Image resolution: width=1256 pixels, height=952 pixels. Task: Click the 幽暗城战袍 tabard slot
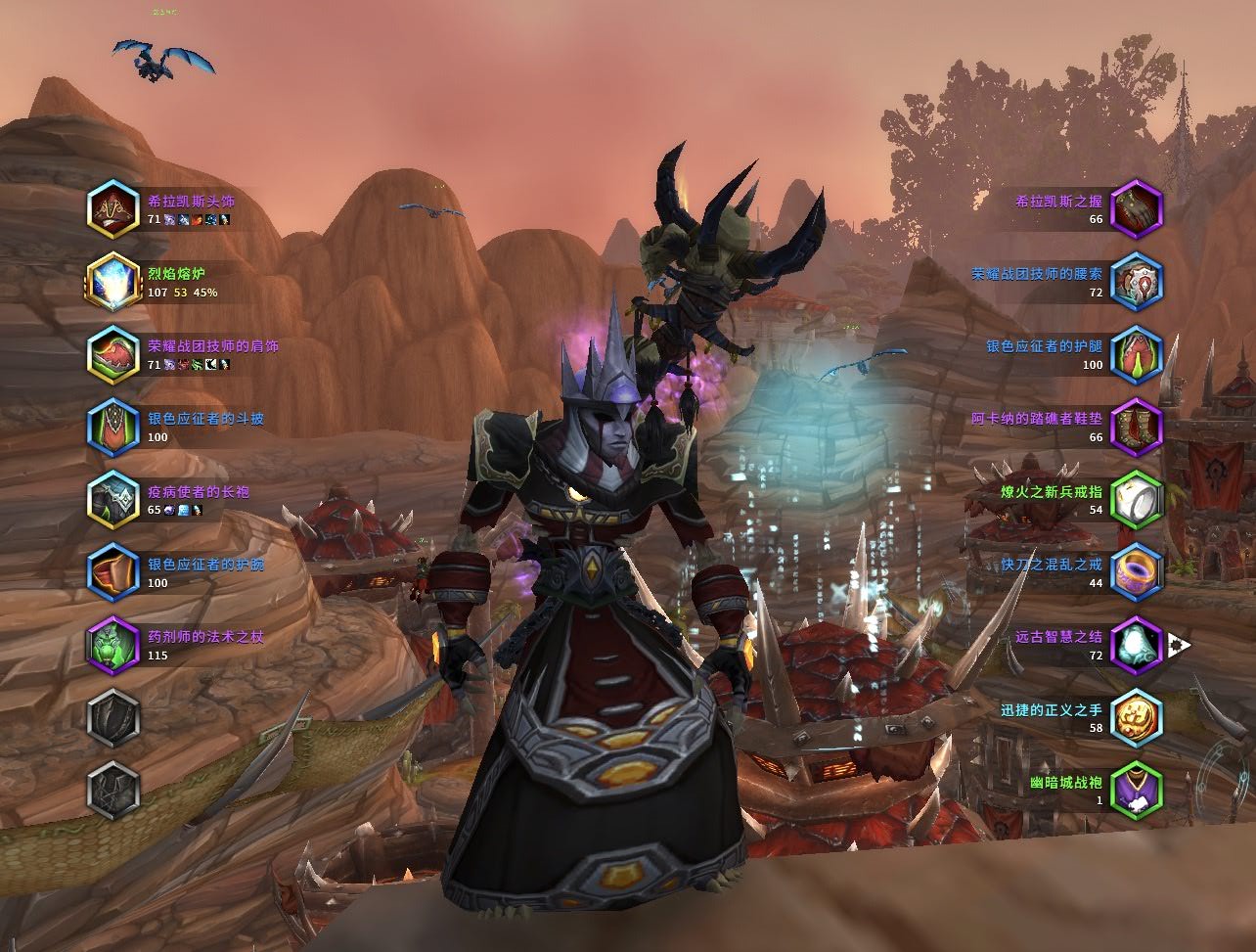click(x=1137, y=790)
